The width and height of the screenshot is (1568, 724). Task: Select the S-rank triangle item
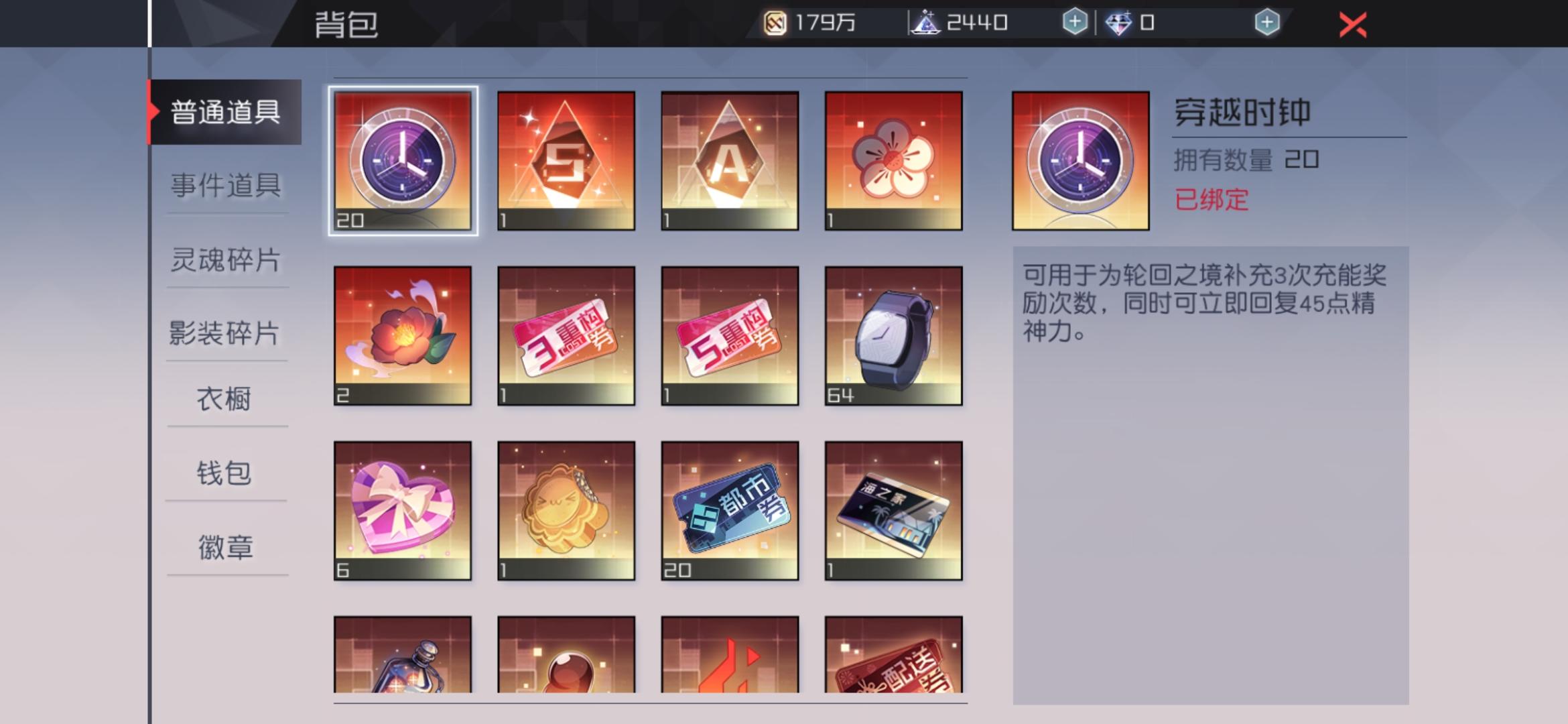tap(566, 161)
